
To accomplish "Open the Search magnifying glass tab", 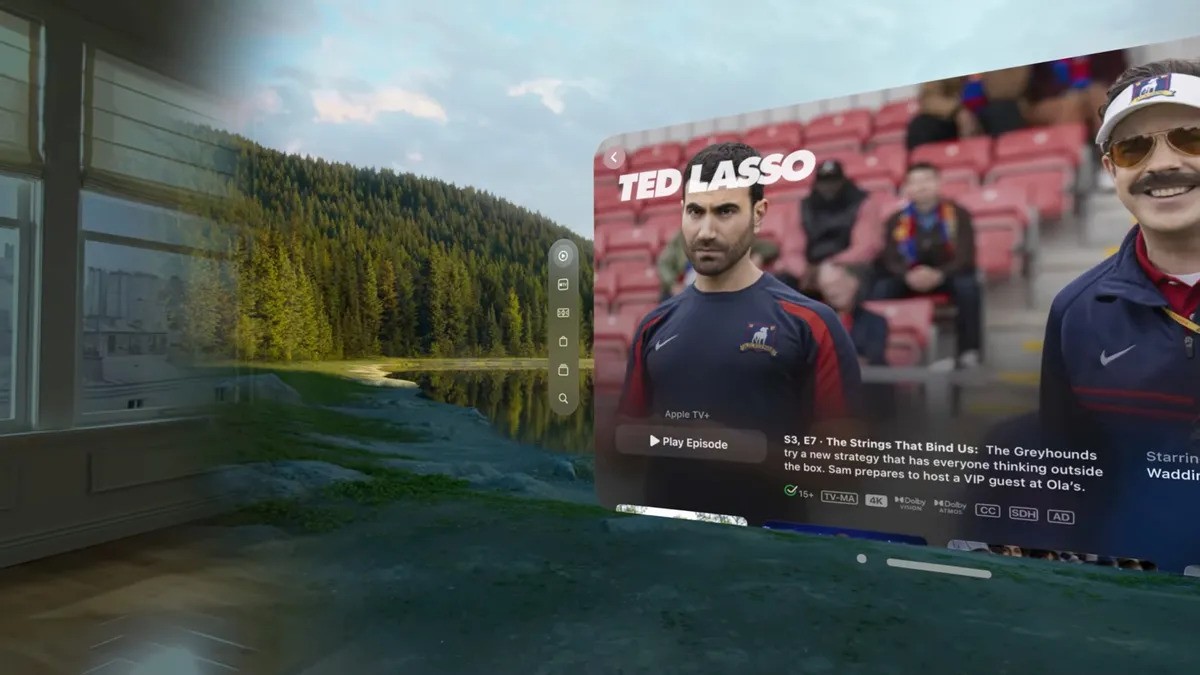I will click(563, 398).
